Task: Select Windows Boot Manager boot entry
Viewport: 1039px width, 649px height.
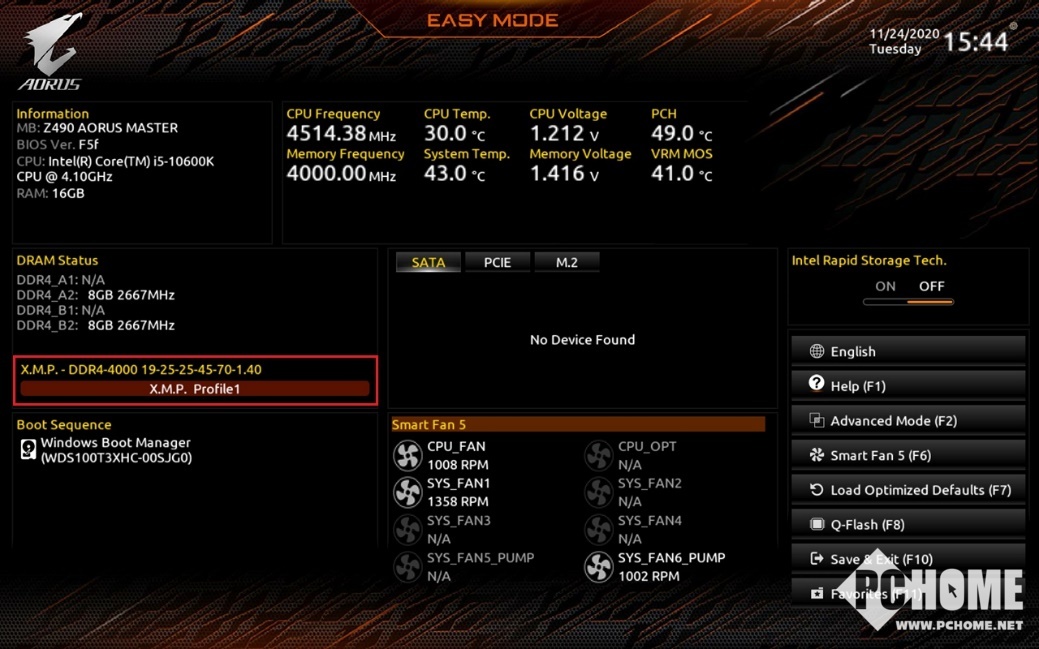Action: tap(115, 450)
